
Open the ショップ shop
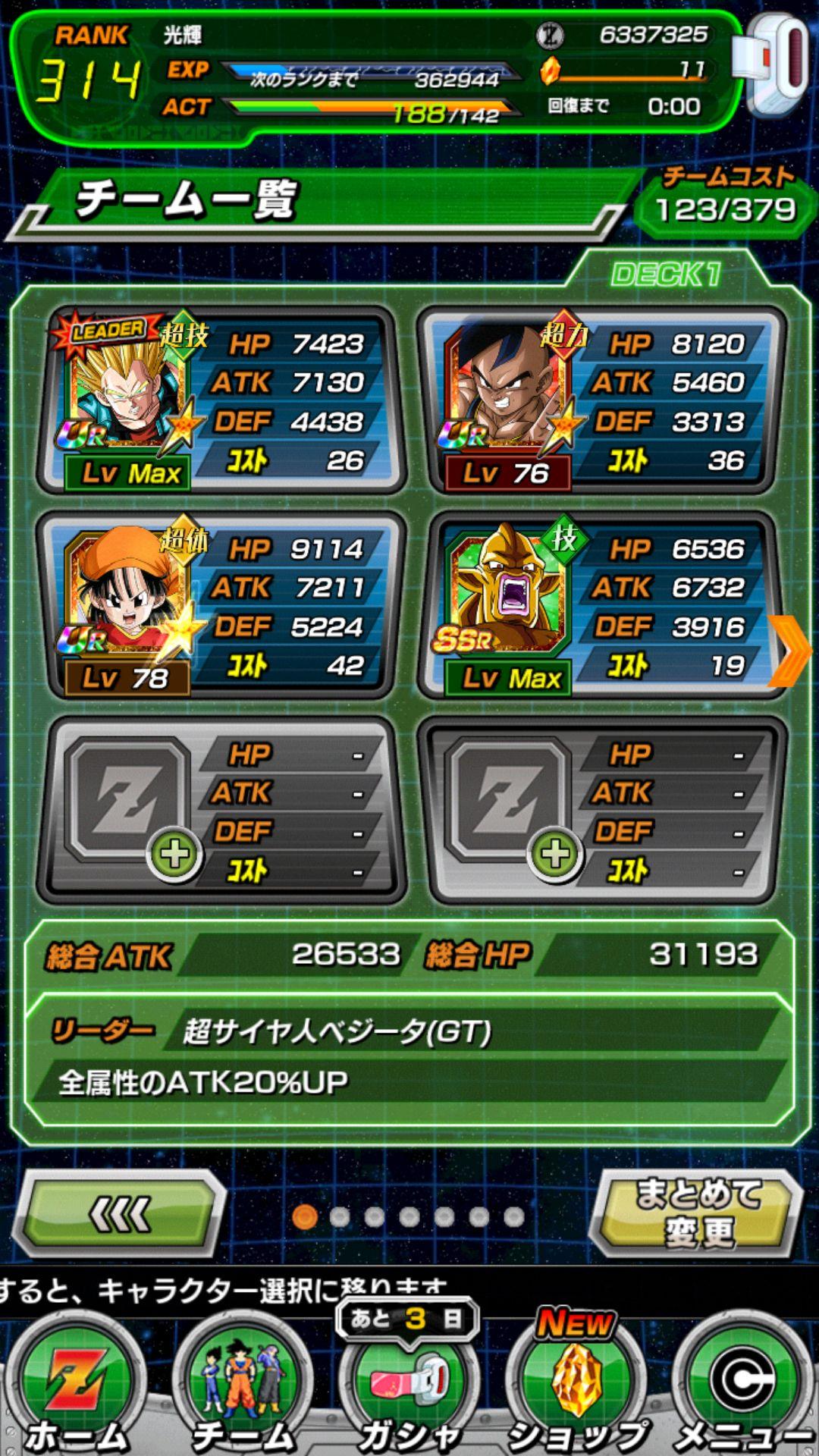pos(578,1388)
